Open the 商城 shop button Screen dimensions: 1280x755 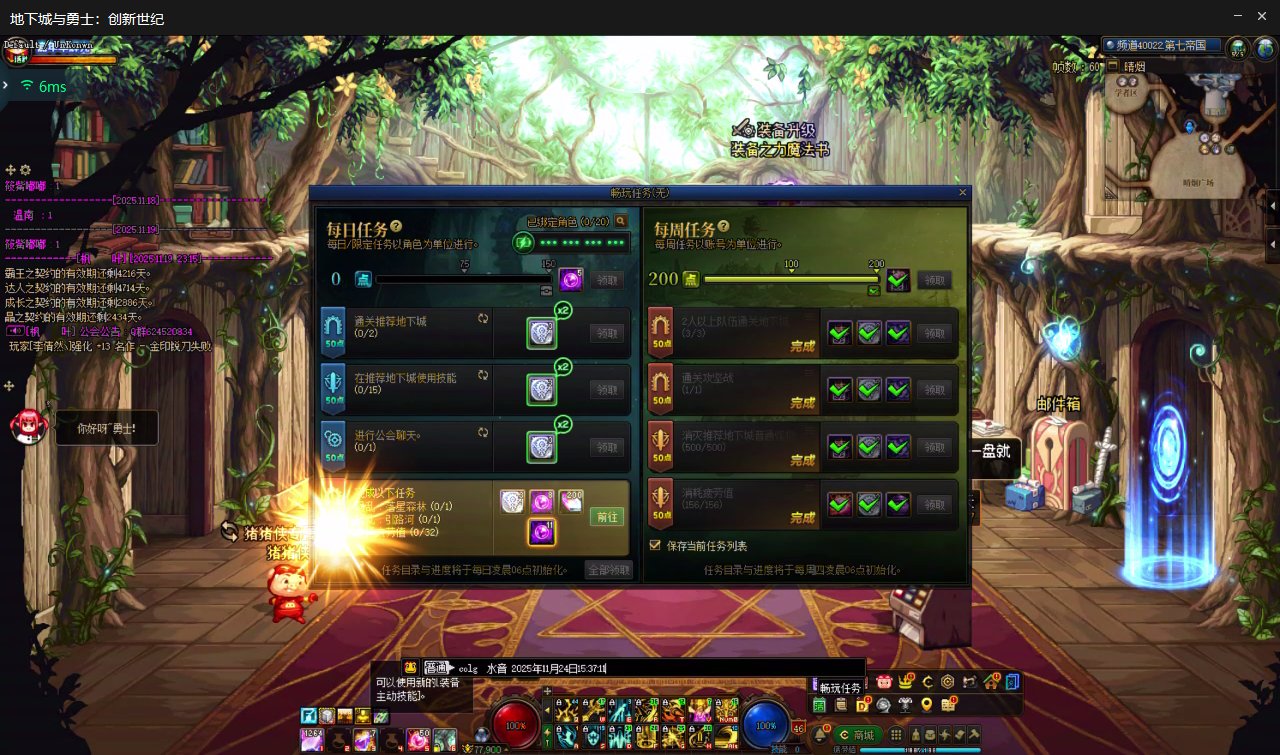pyautogui.click(x=857, y=735)
